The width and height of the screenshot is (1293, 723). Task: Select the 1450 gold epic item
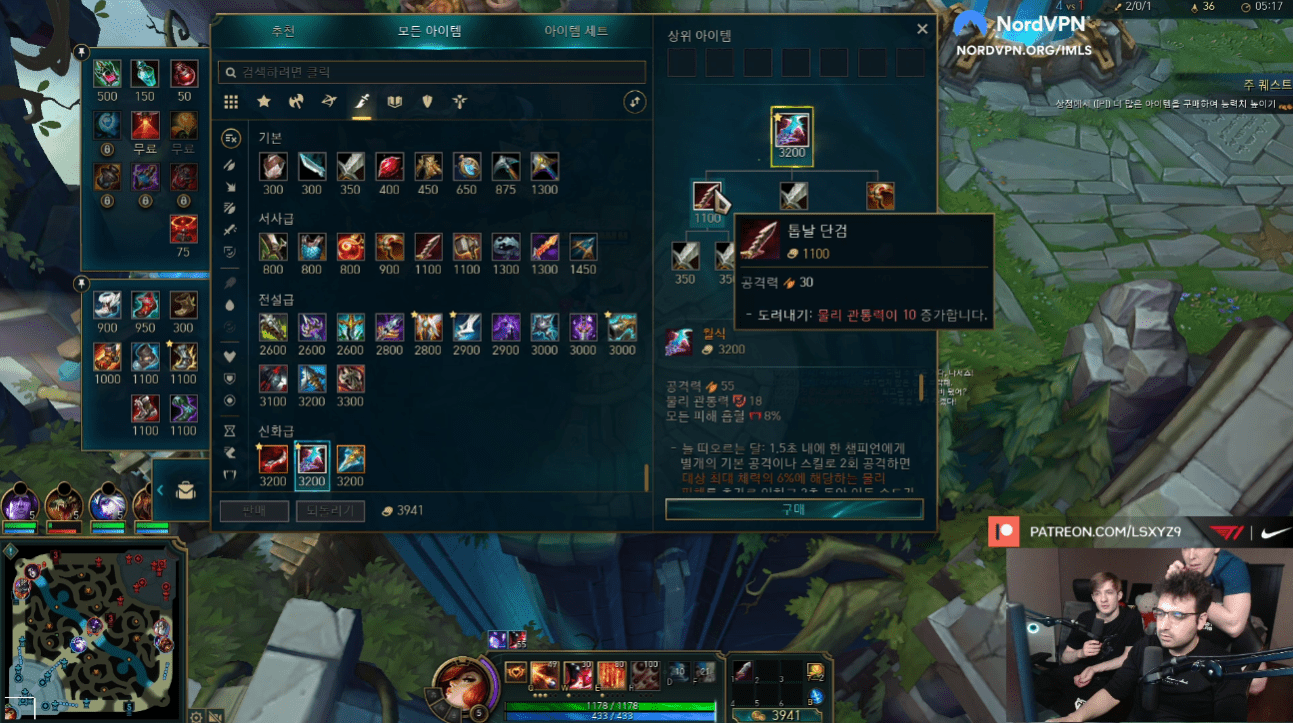(583, 247)
